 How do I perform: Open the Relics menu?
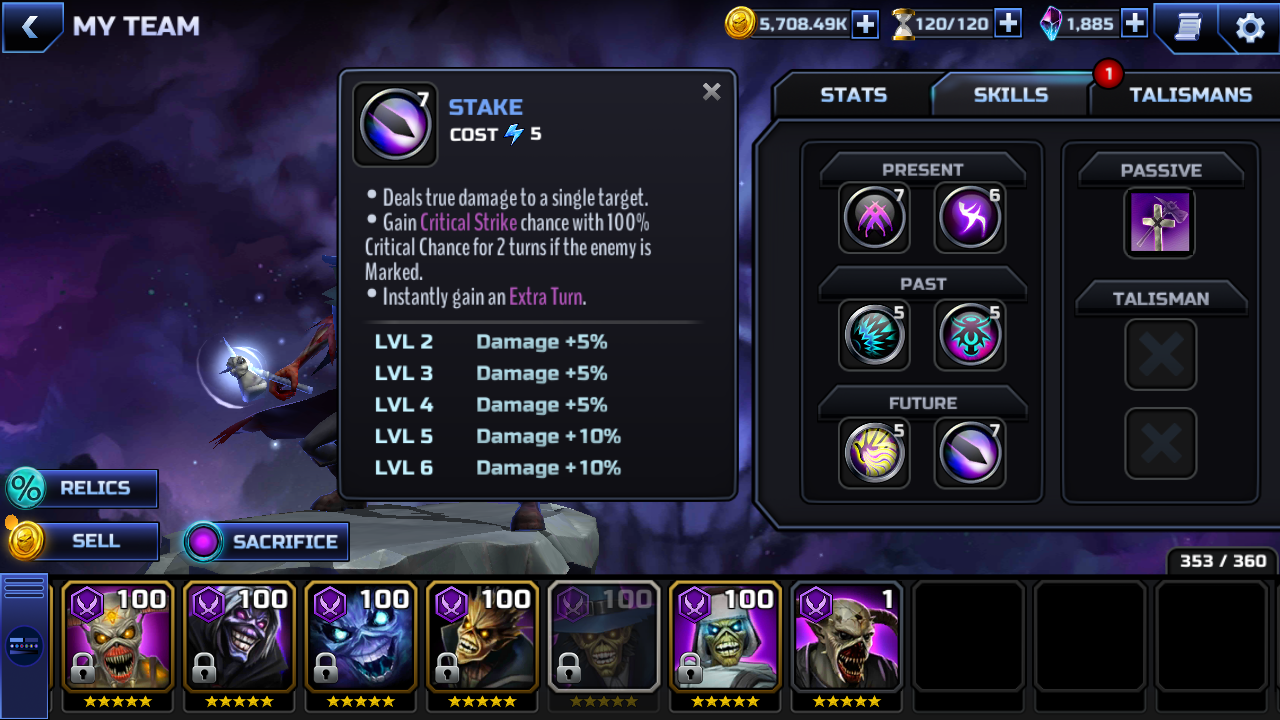[82, 488]
